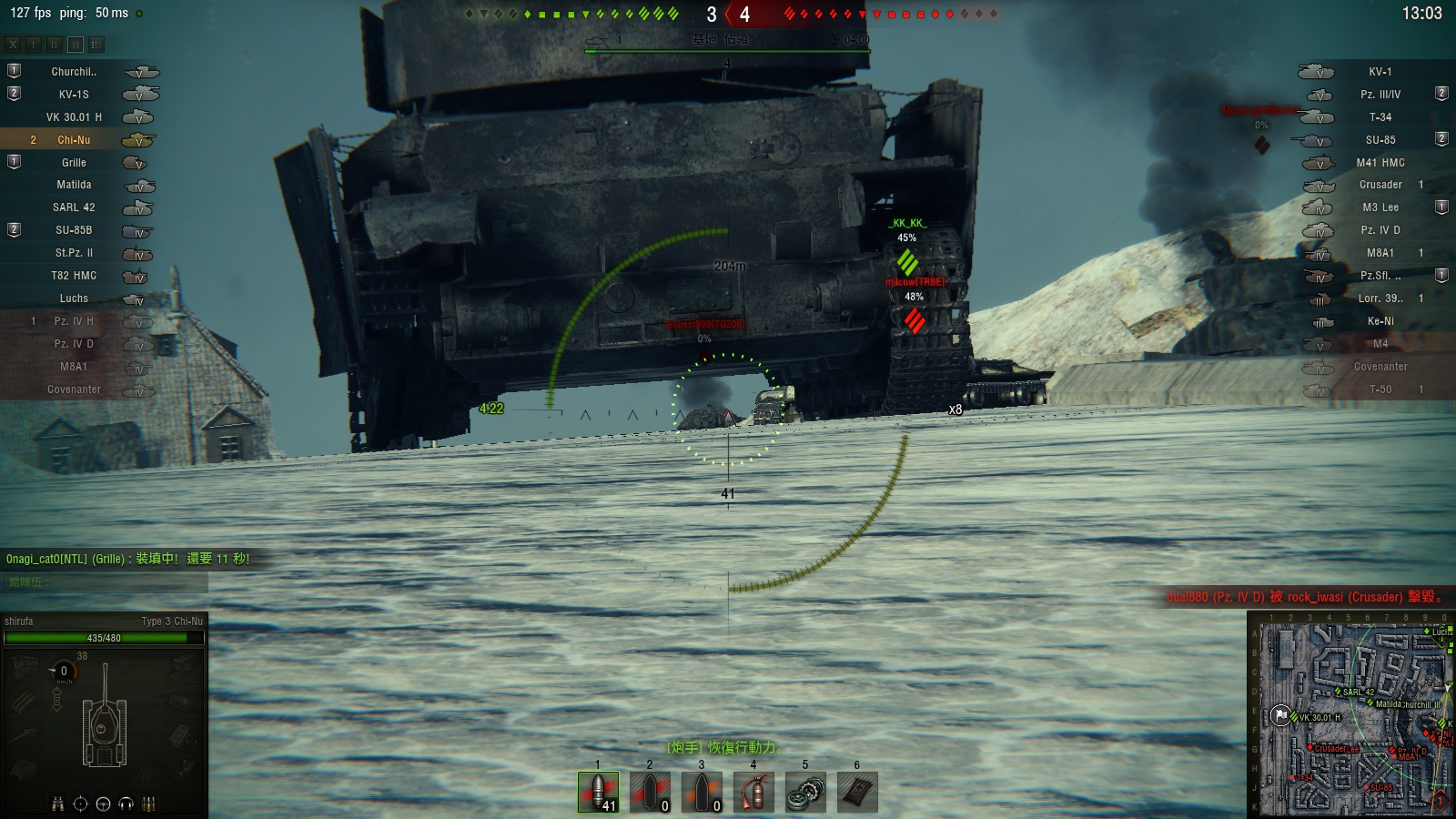Hide the player list with the X button
Image resolution: width=1456 pixels, height=819 pixels.
pyautogui.click(x=13, y=44)
